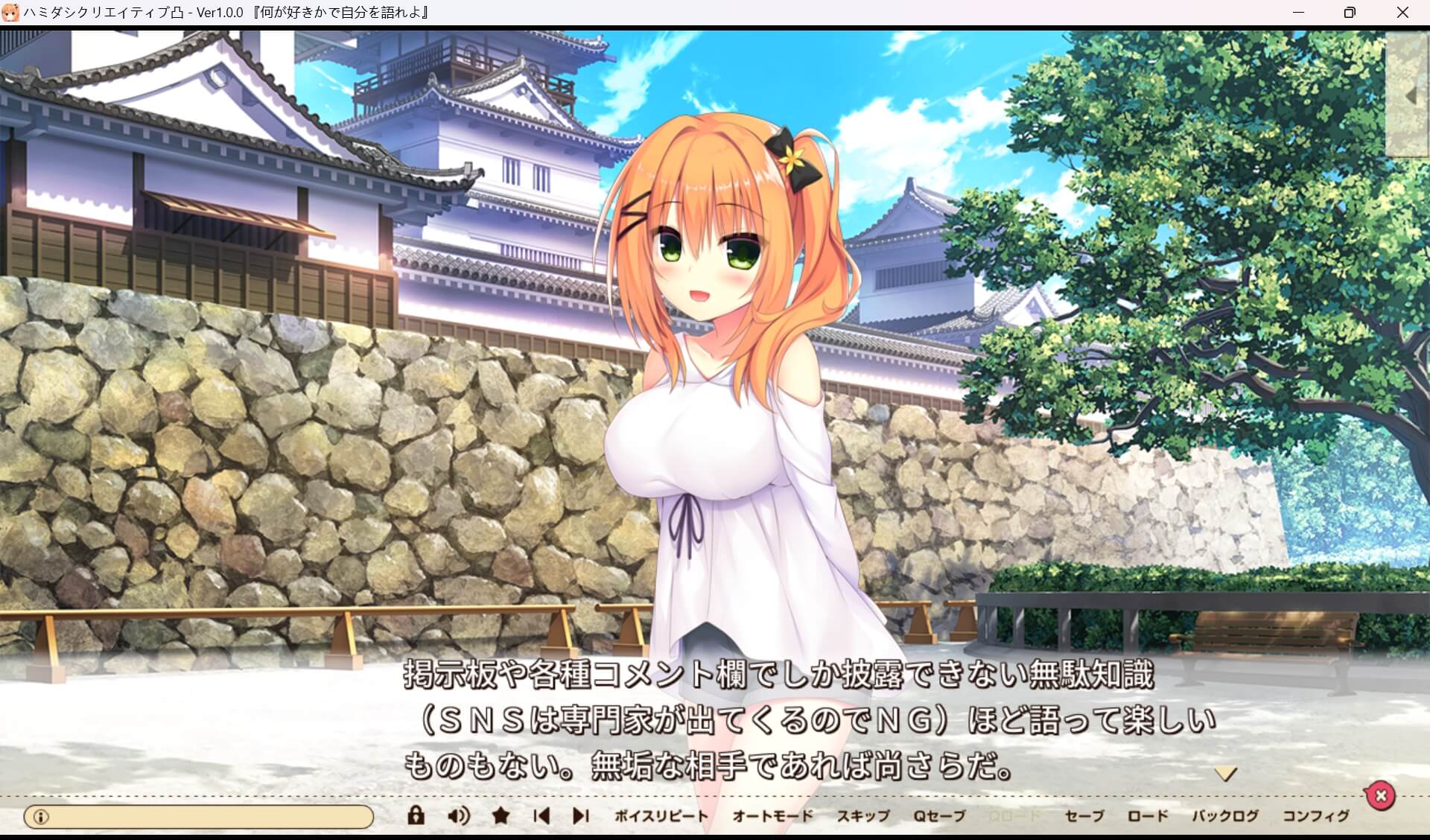The image size is (1430, 840).
Task: Click the star favorite icon
Action: (500, 815)
